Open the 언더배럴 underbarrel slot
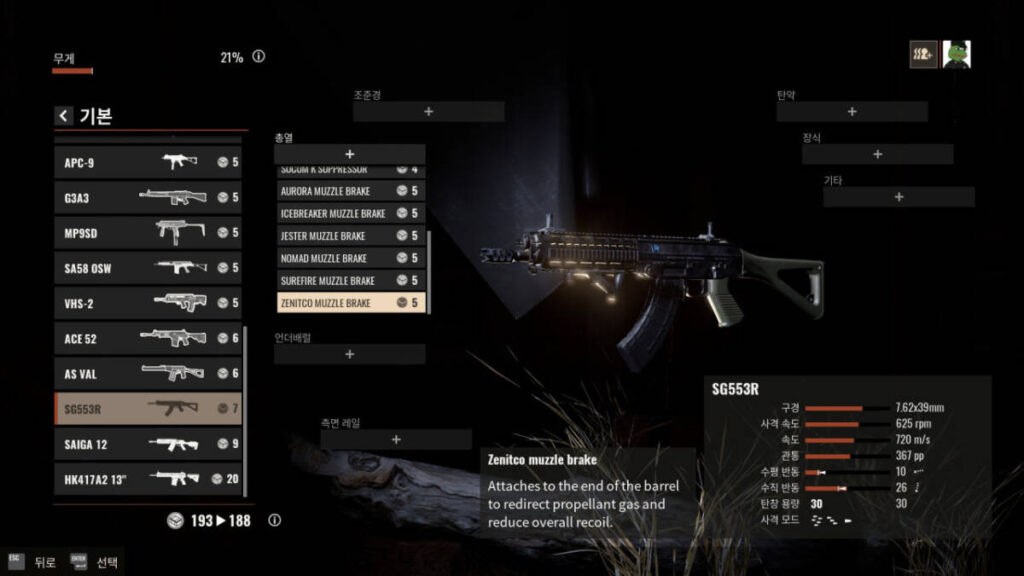 350,355
